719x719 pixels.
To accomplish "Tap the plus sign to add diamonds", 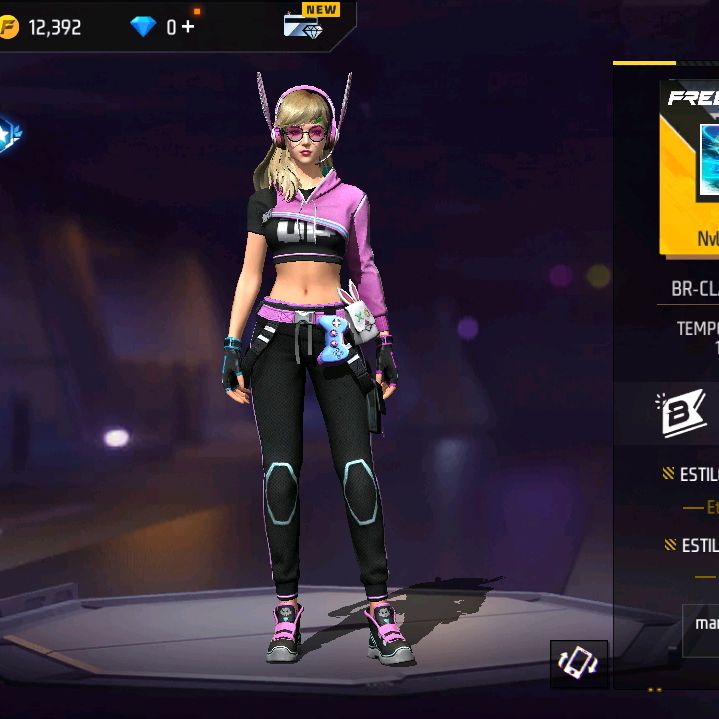I will click(x=188, y=27).
